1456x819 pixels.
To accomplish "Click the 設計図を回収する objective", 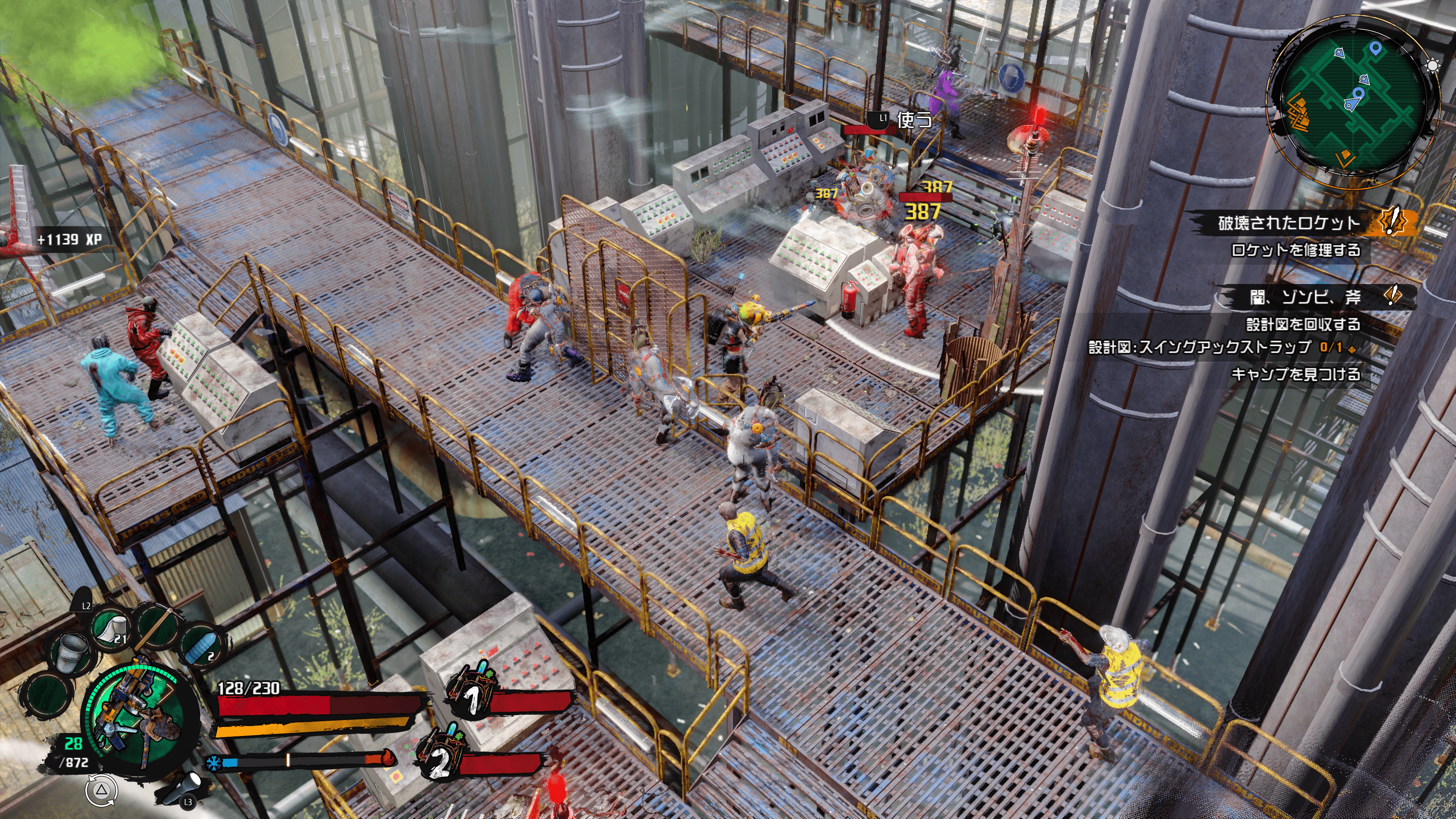I will pos(1303,325).
